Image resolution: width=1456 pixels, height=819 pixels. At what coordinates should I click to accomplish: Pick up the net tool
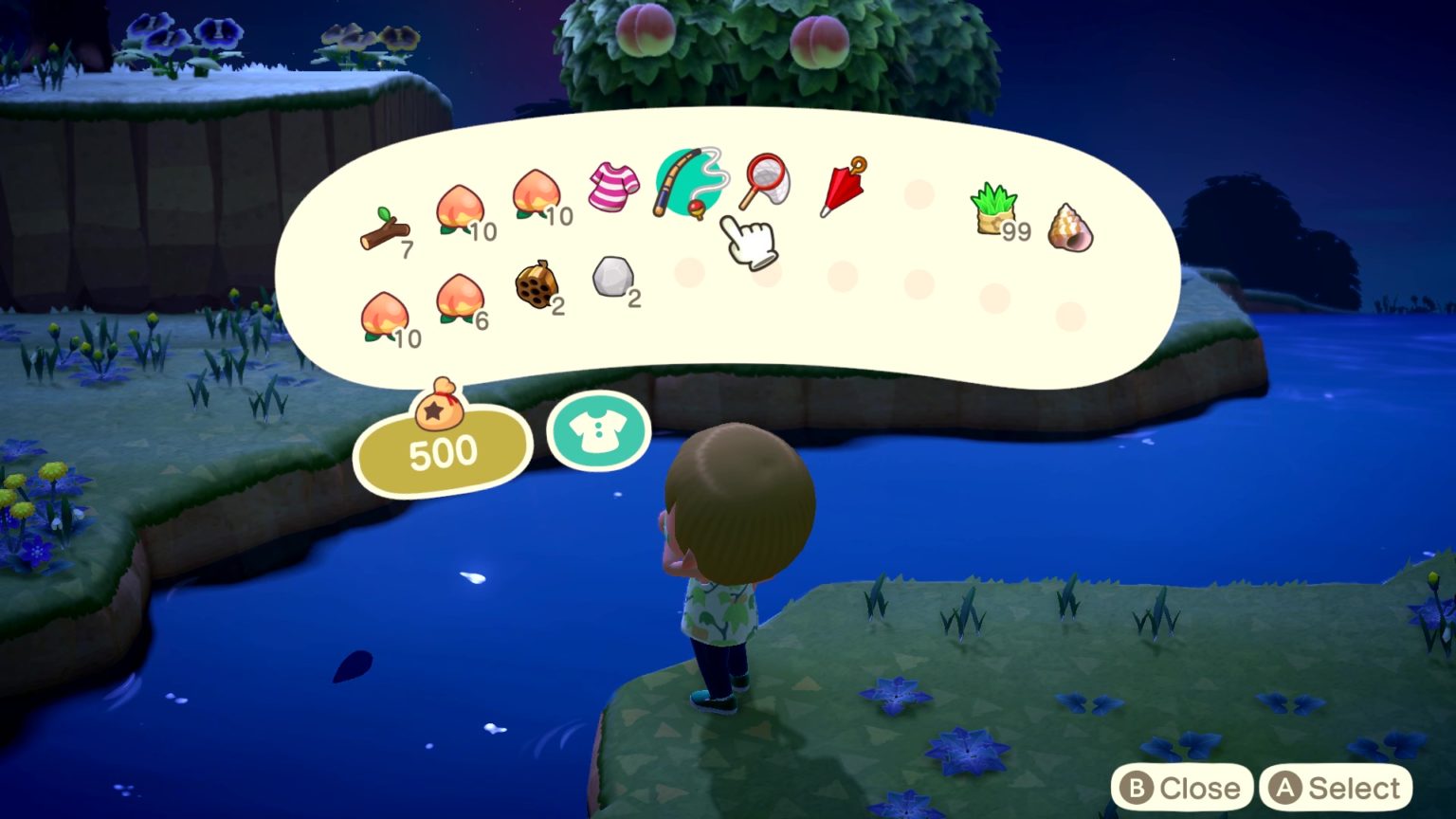766,180
